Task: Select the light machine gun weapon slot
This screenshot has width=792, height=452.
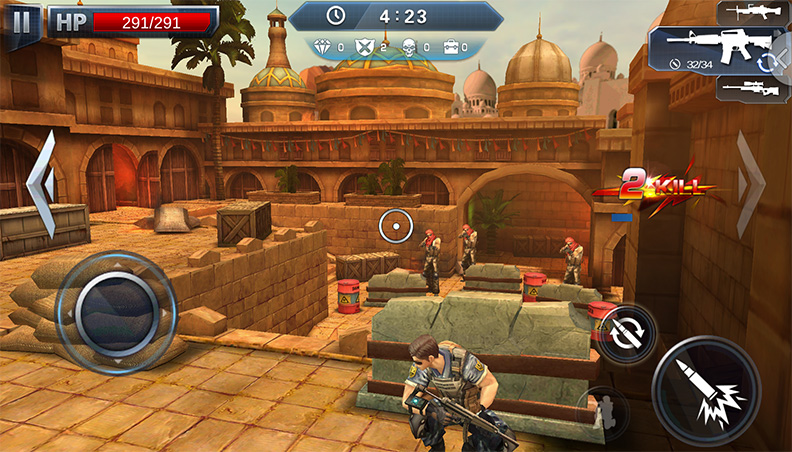Action: coord(752,12)
